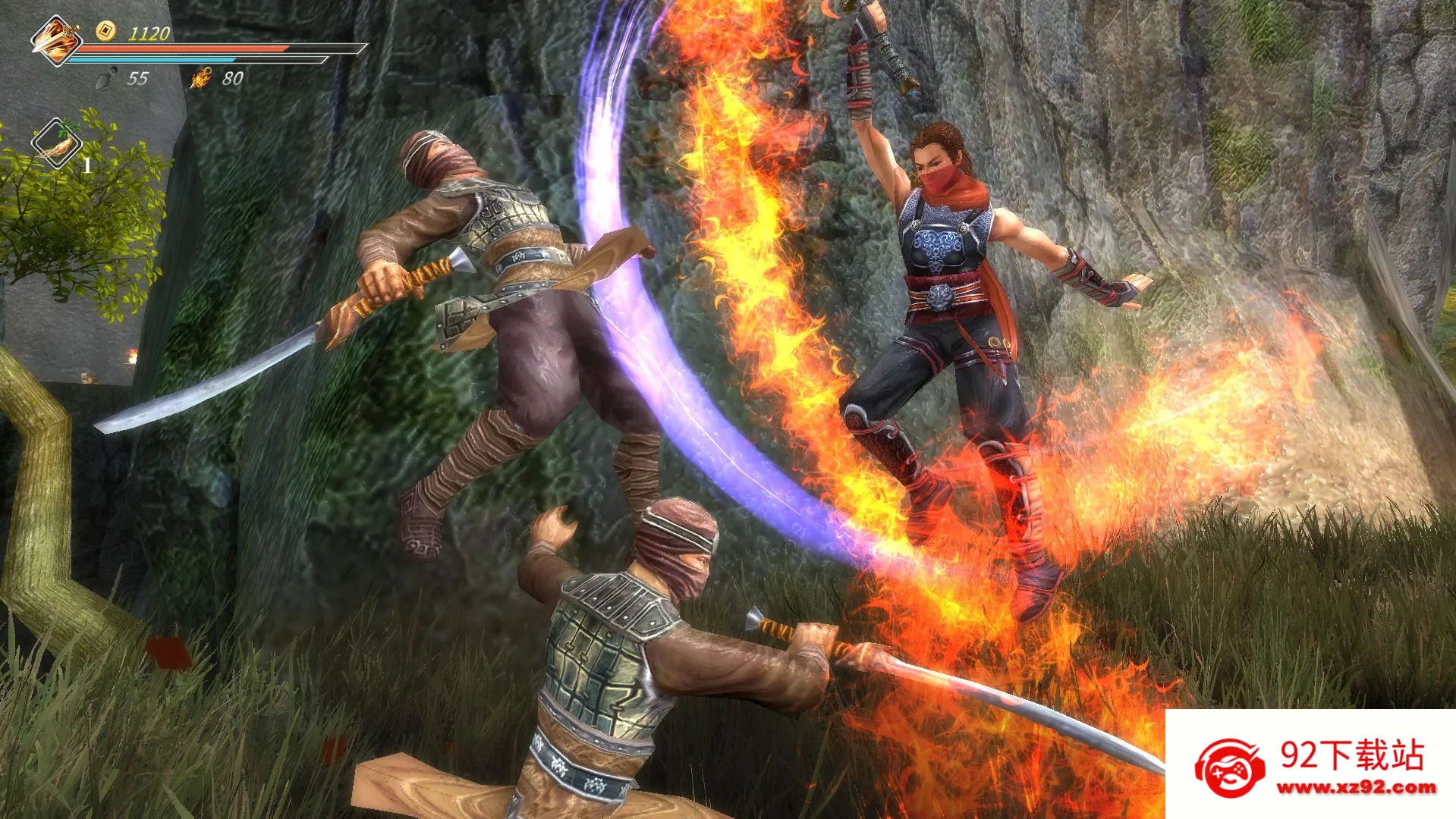Choose the grey throwing dart icon
Viewport: 1456px width, 819px height.
click(x=108, y=77)
